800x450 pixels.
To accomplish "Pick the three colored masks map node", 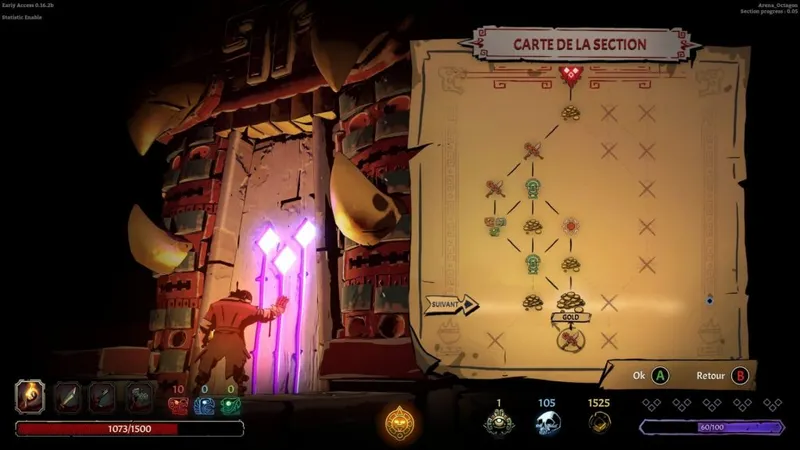I will pos(494,226).
